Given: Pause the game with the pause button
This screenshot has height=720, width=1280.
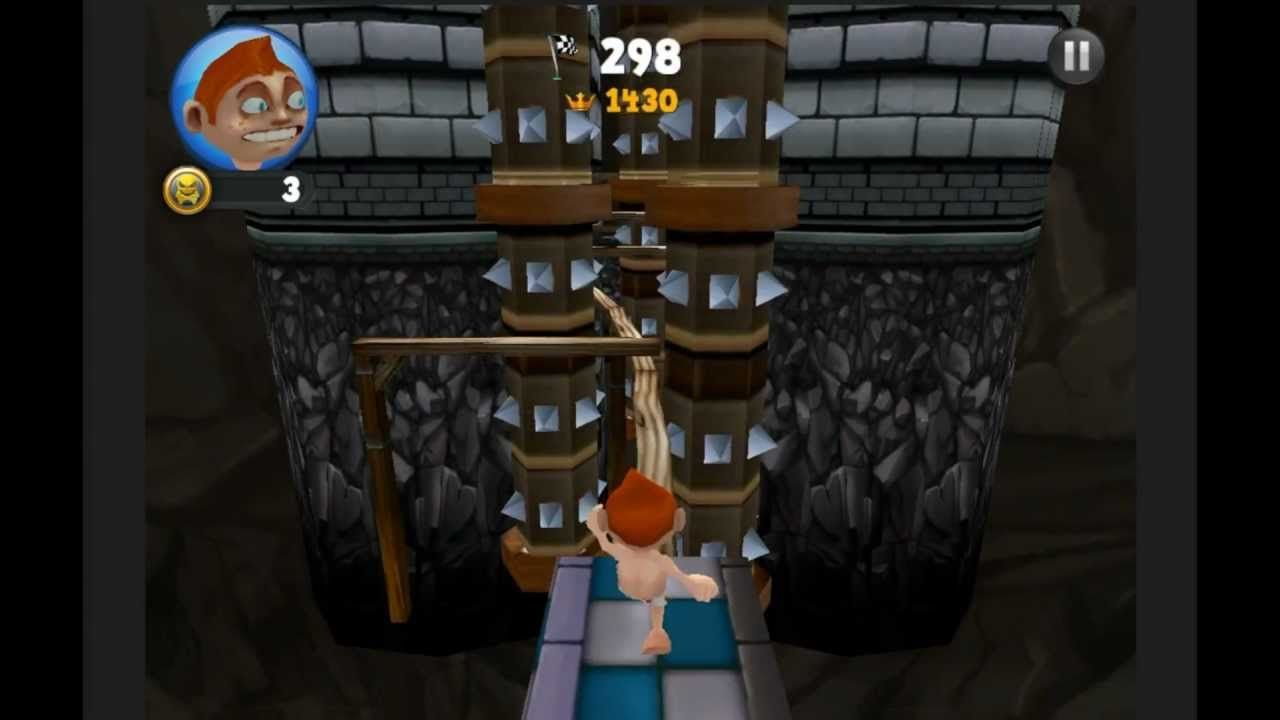Looking at the screenshot, I should click(x=1076, y=57).
